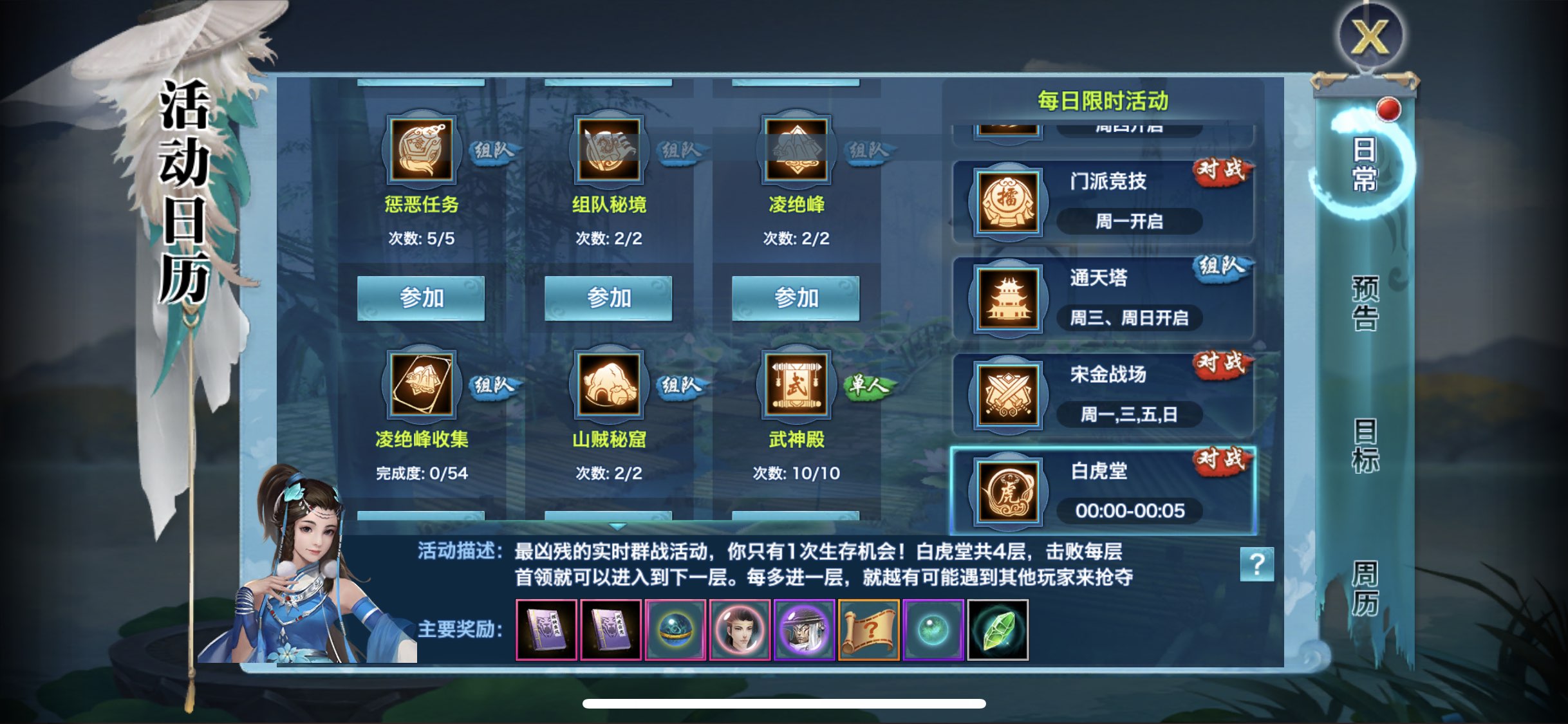Open the 组队秘境 activity icon
This screenshot has height=724, width=1568.
(608, 151)
